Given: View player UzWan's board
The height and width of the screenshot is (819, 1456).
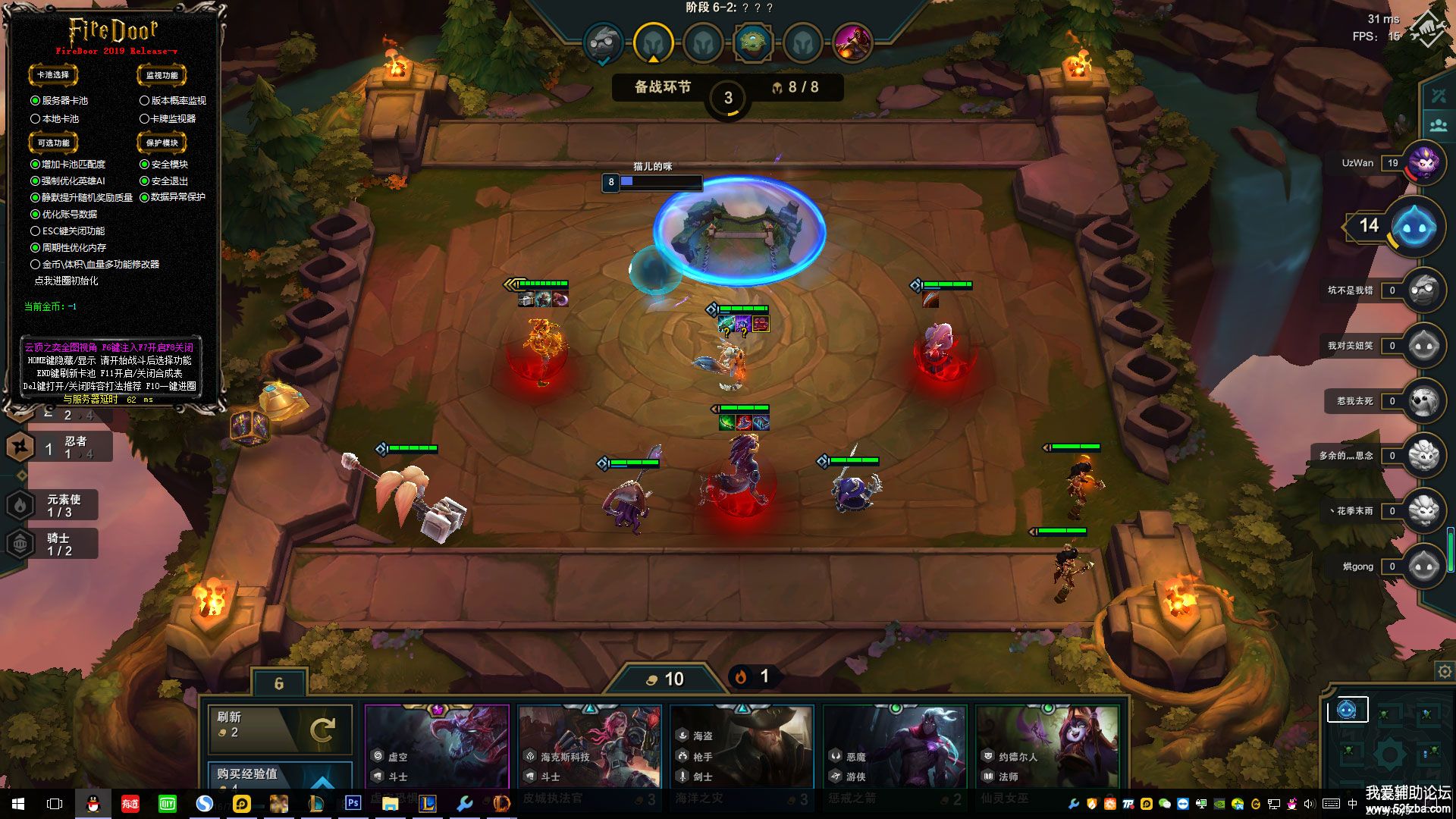Looking at the screenshot, I should 1425,163.
